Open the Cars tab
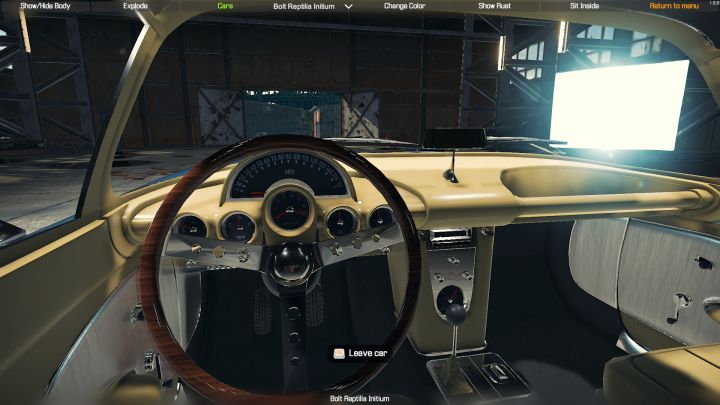The image size is (720, 405). (226, 6)
